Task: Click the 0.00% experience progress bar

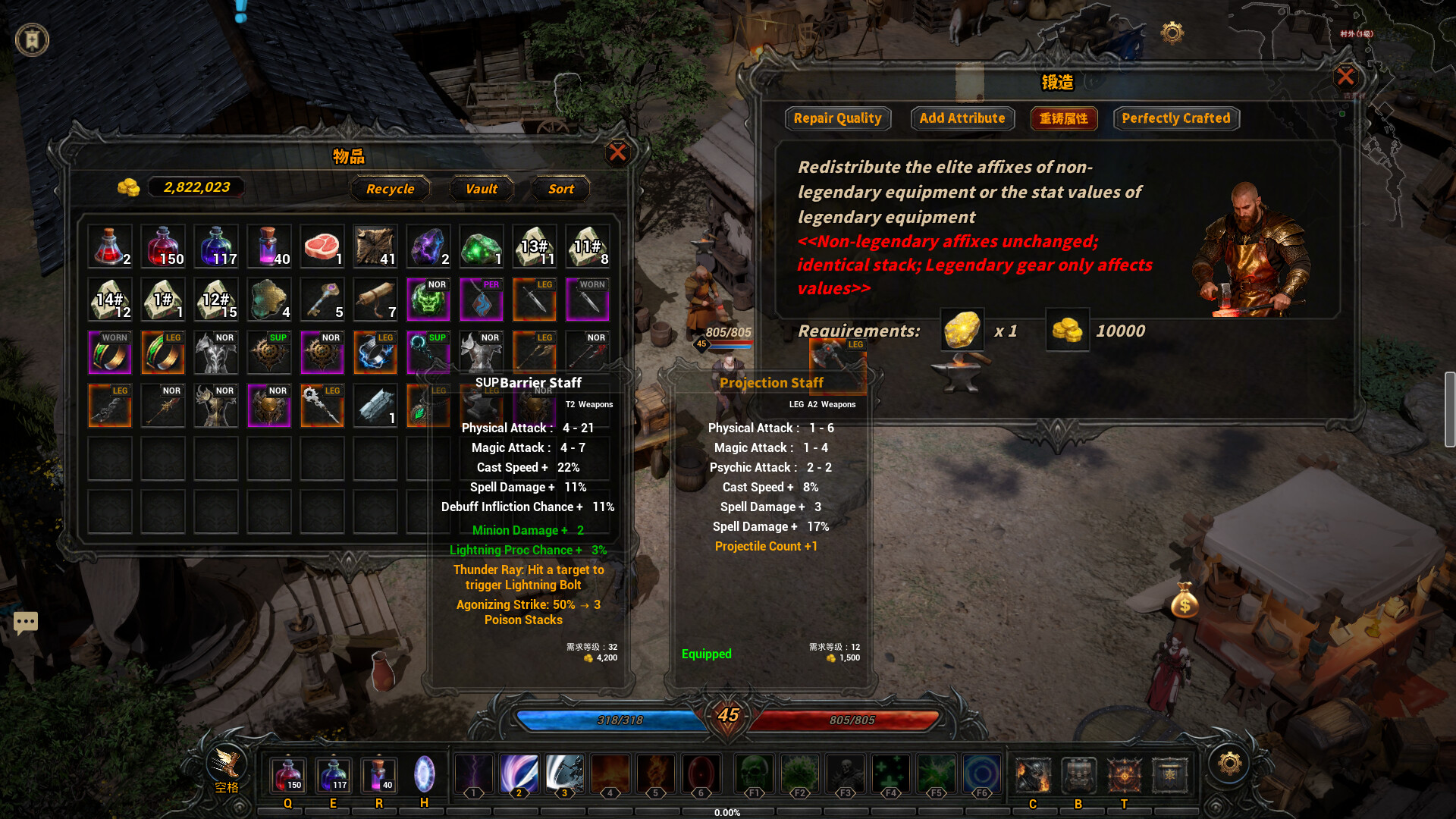Action: pyautogui.click(x=728, y=812)
